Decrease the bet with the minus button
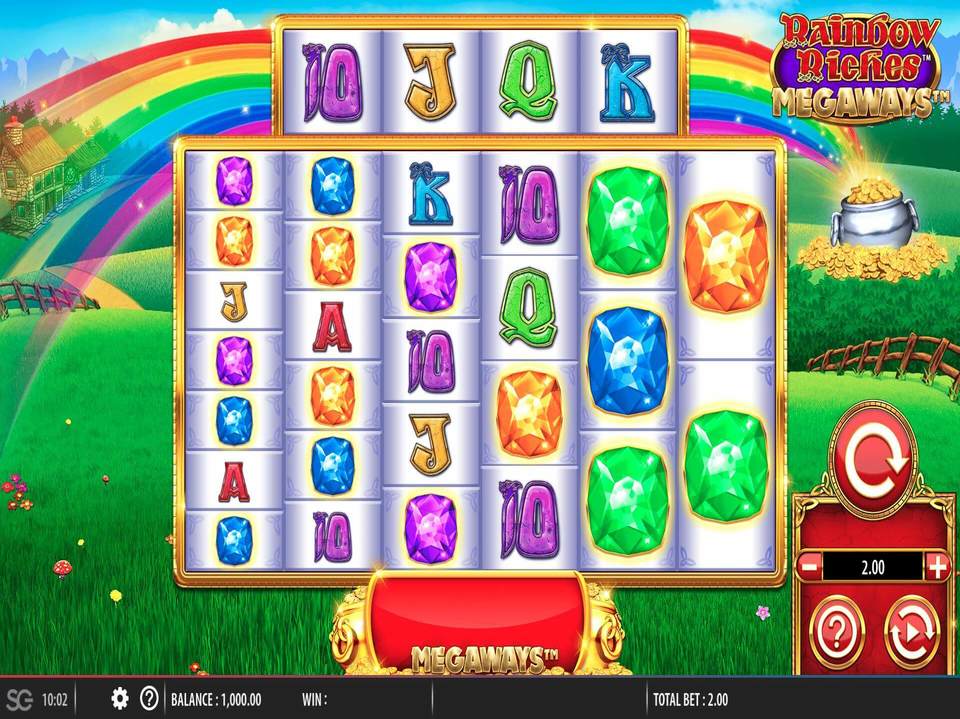Screen dimensions: 960x719 click(809, 567)
